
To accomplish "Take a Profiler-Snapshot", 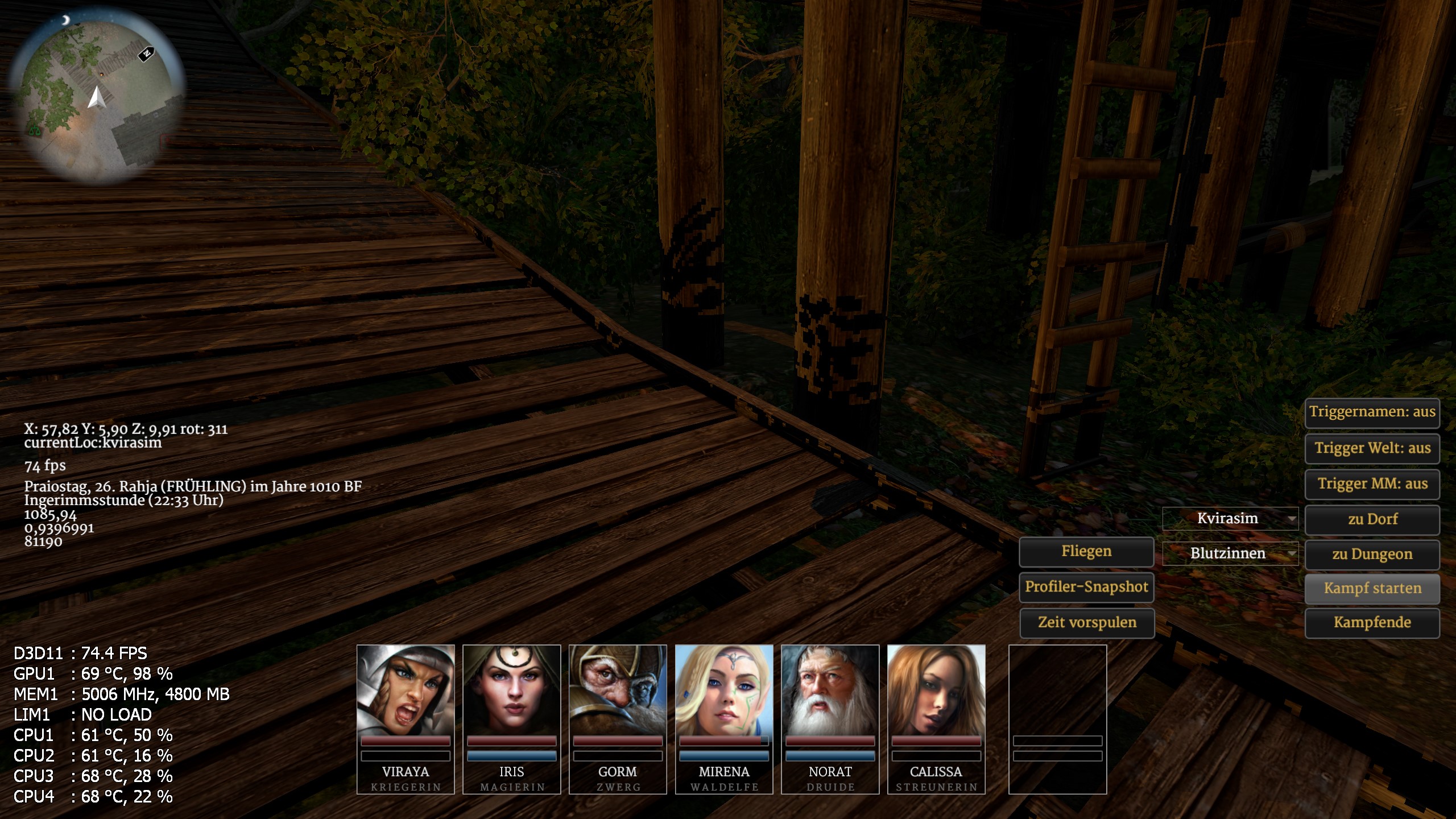I will pos(1086,587).
